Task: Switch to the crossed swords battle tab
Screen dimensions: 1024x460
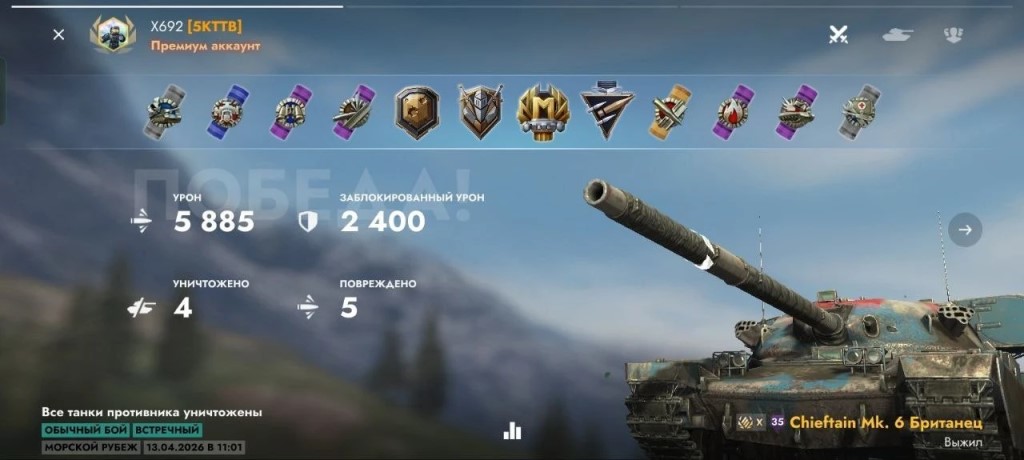Action: (x=839, y=35)
